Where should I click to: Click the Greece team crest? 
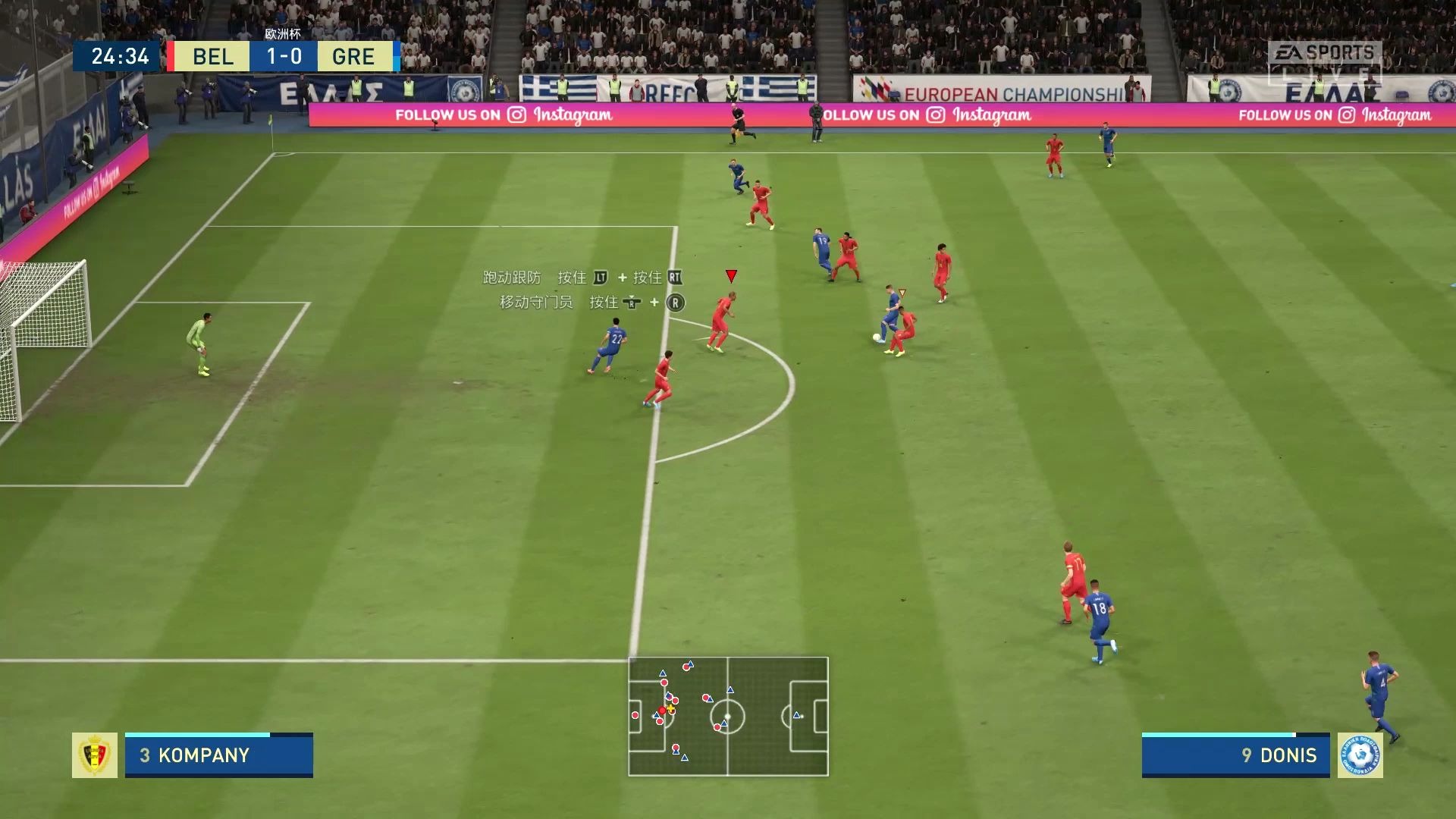1360,755
